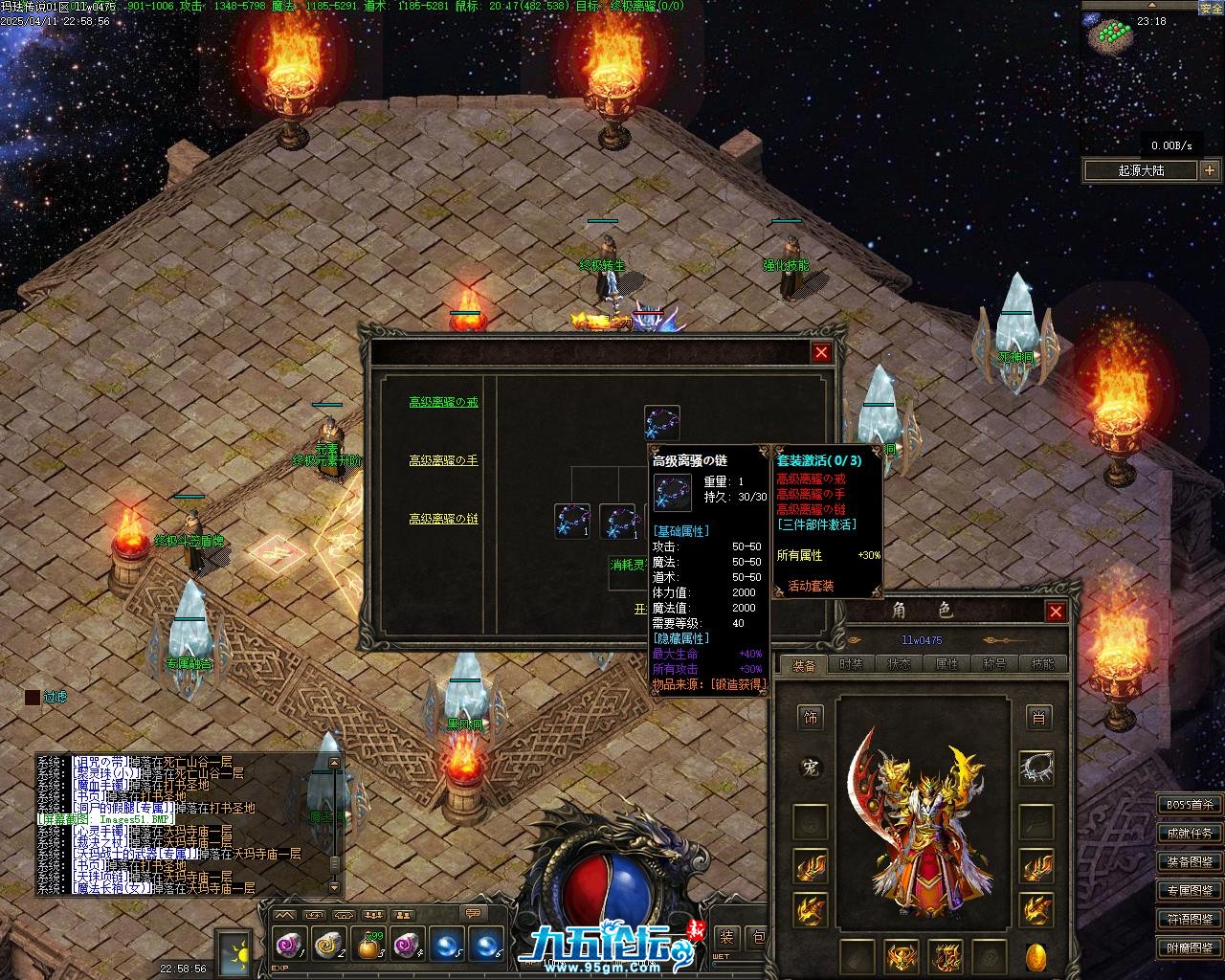
Task: Select the 高级离骚の手 recipe link
Action: [x=443, y=460]
